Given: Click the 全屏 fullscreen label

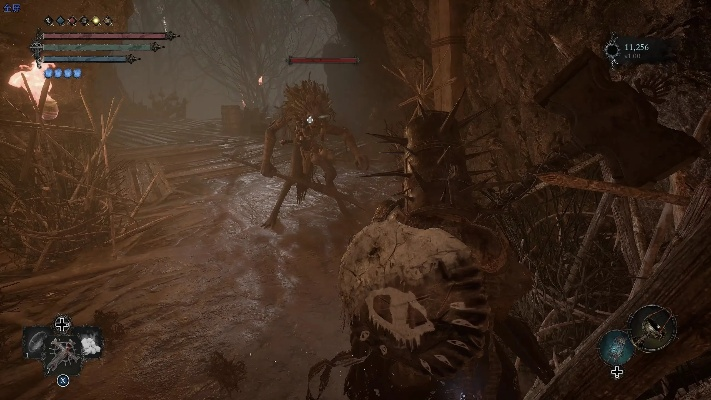Looking at the screenshot, I should [x=12, y=7].
